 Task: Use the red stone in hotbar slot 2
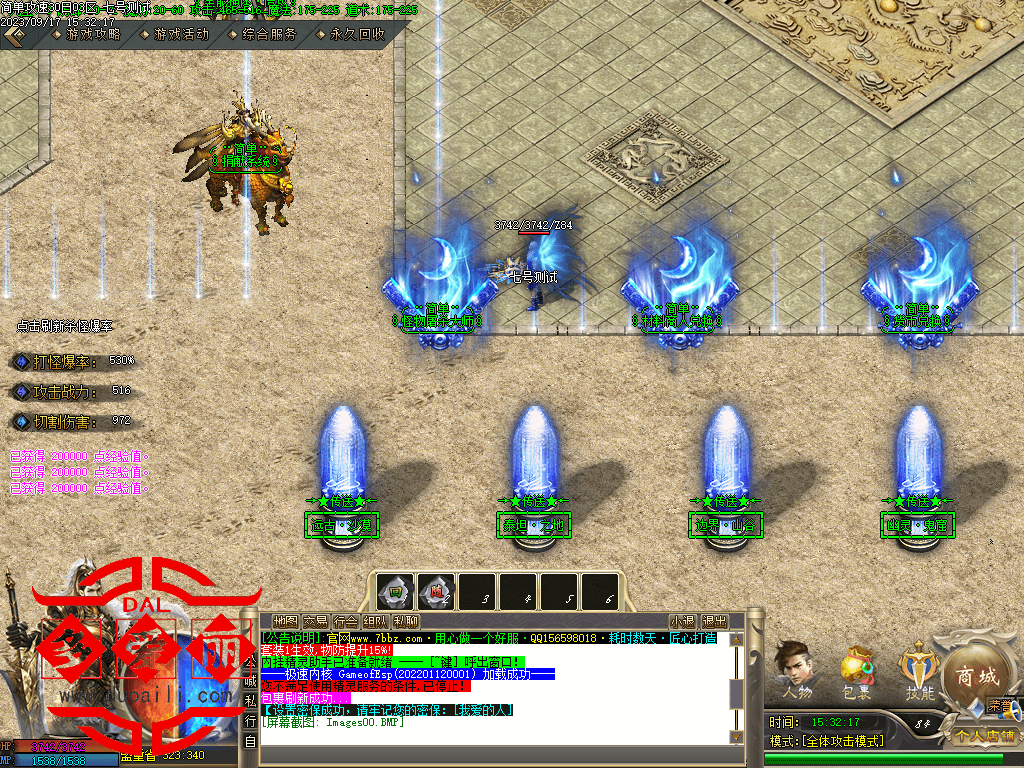(x=437, y=590)
